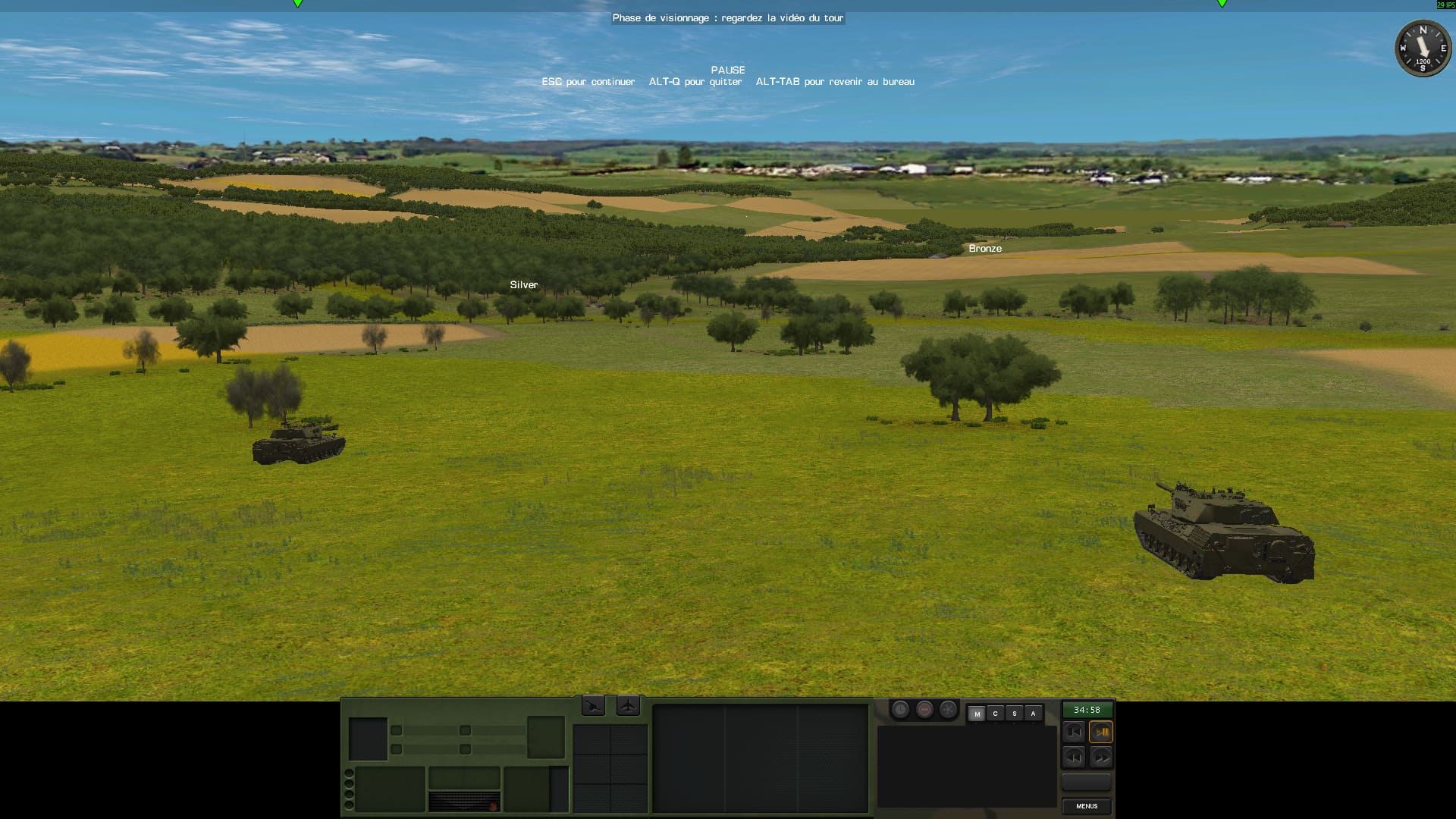Switch to the A command tab
Image resolution: width=1456 pixels, height=819 pixels.
[x=1033, y=714]
